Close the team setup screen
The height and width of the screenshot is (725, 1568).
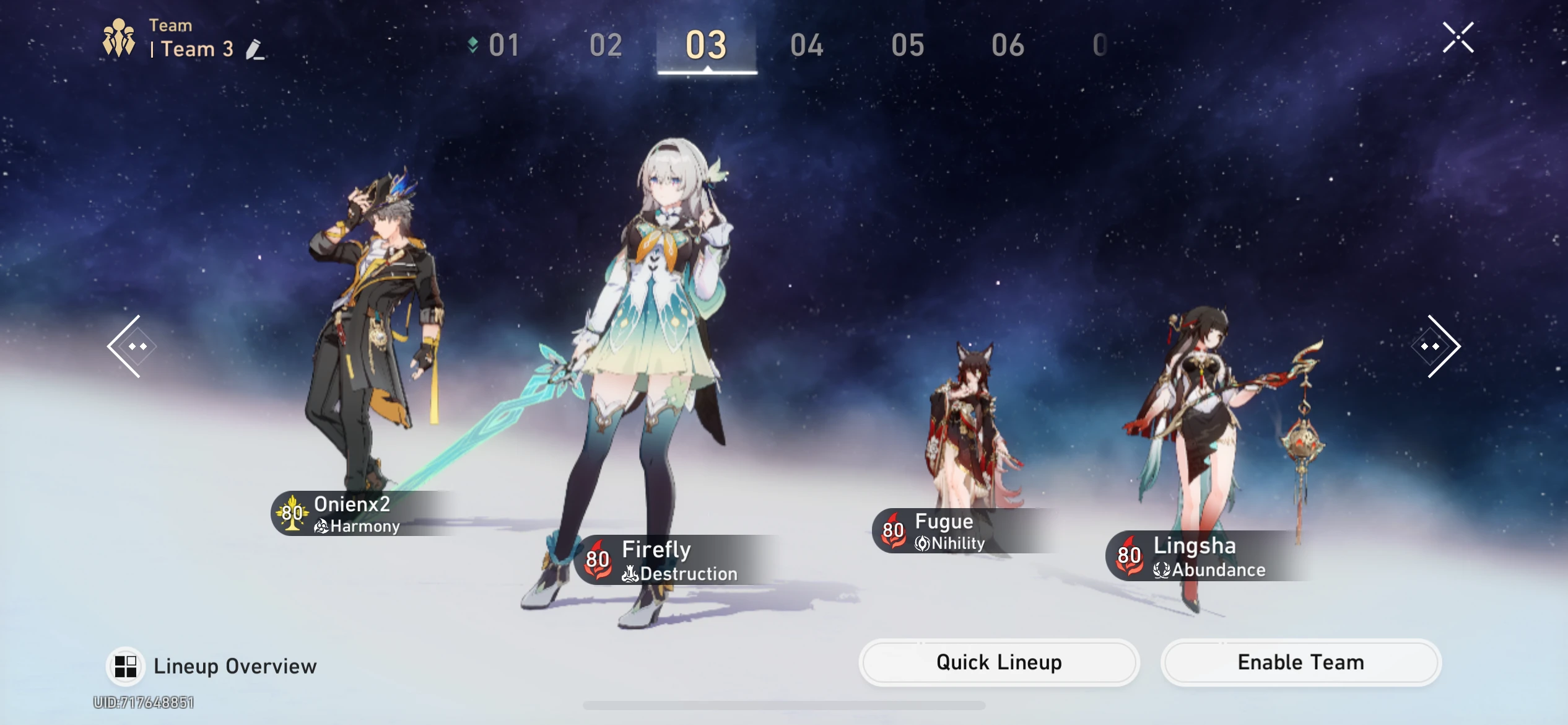[1458, 38]
